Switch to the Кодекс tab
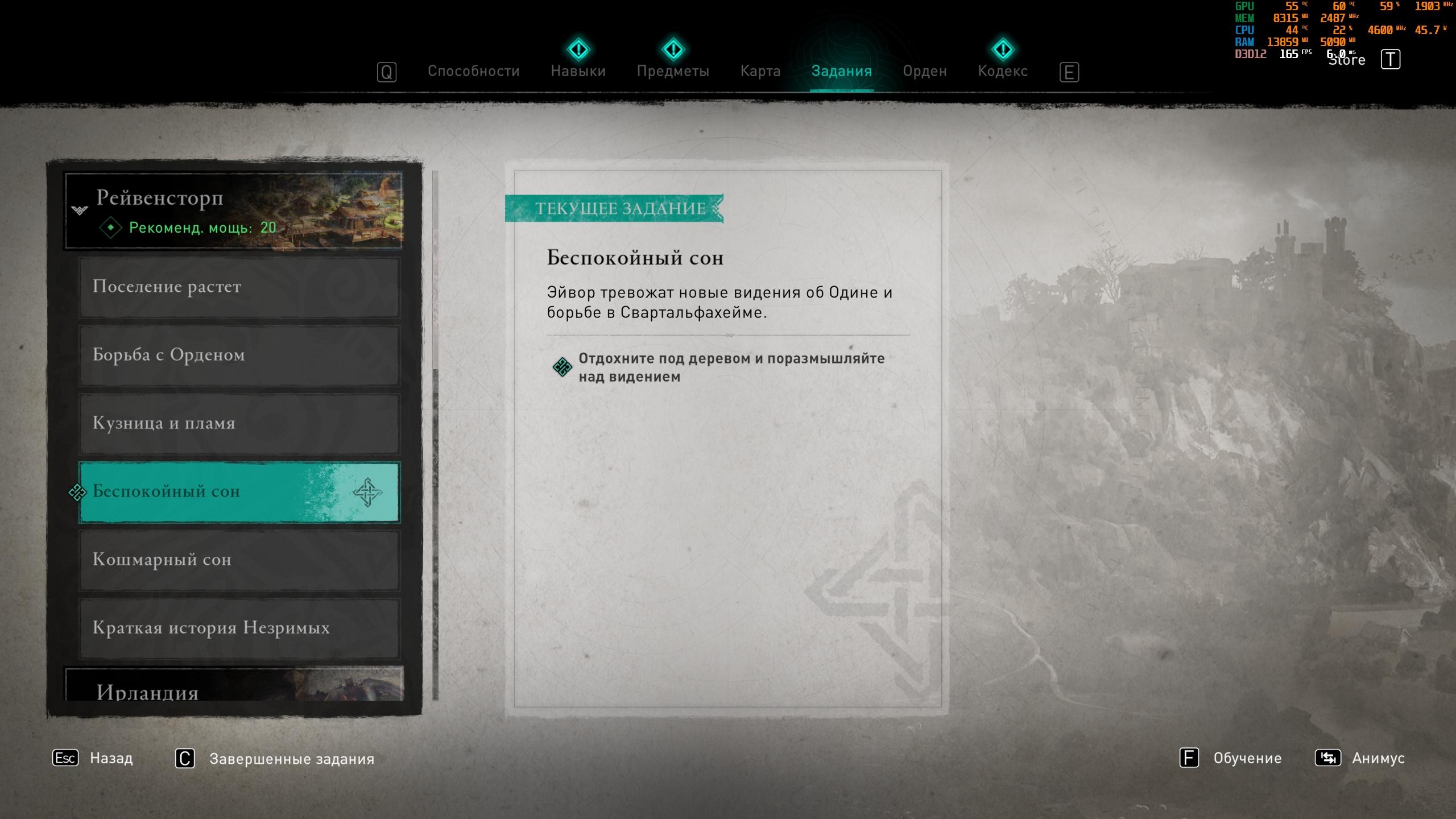The image size is (1456, 819). [1002, 71]
